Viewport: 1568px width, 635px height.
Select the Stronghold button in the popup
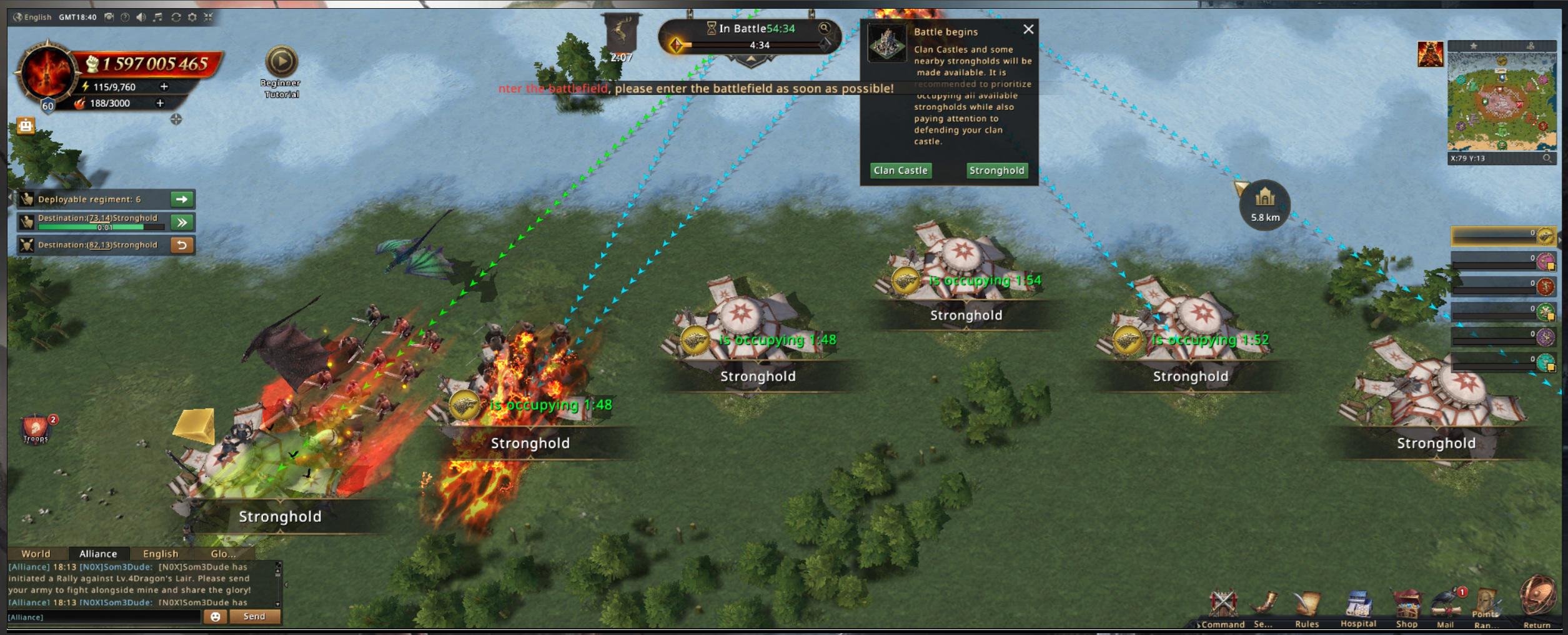996,171
